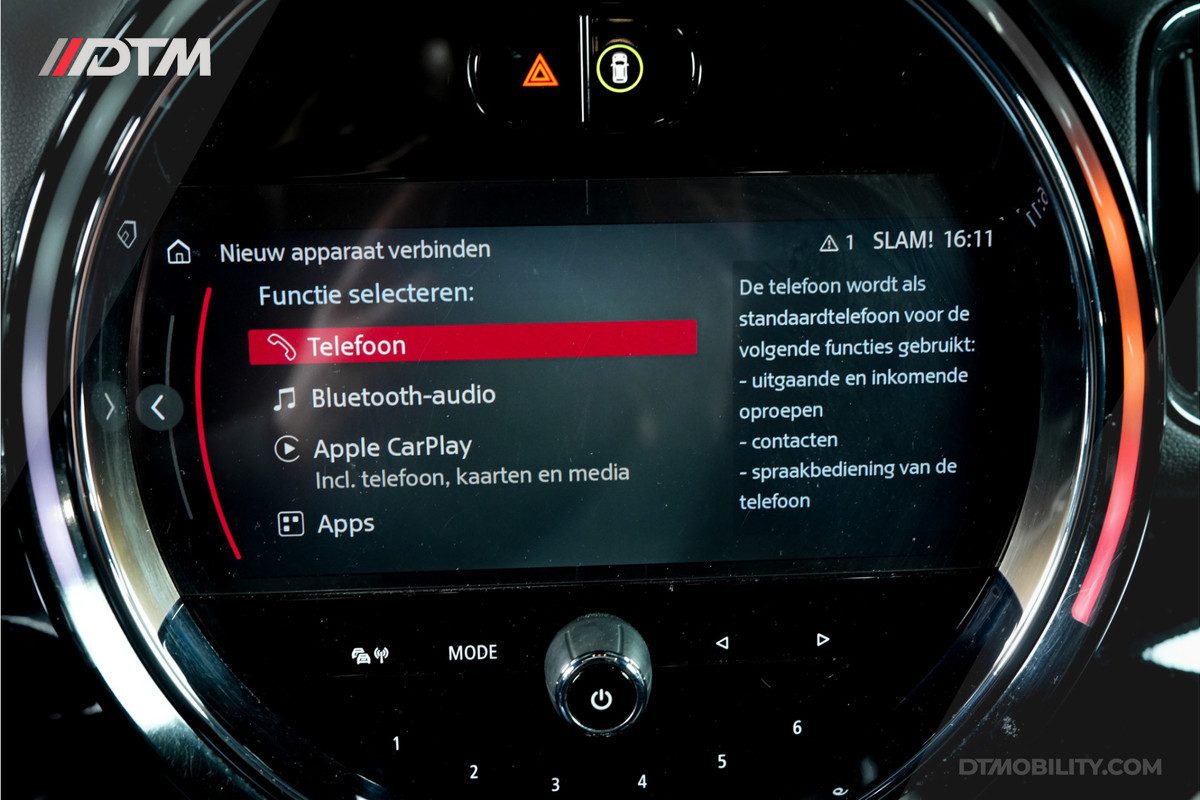Activate the red hazard triangle button
1200x800 pixels.
[x=540, y=69]
